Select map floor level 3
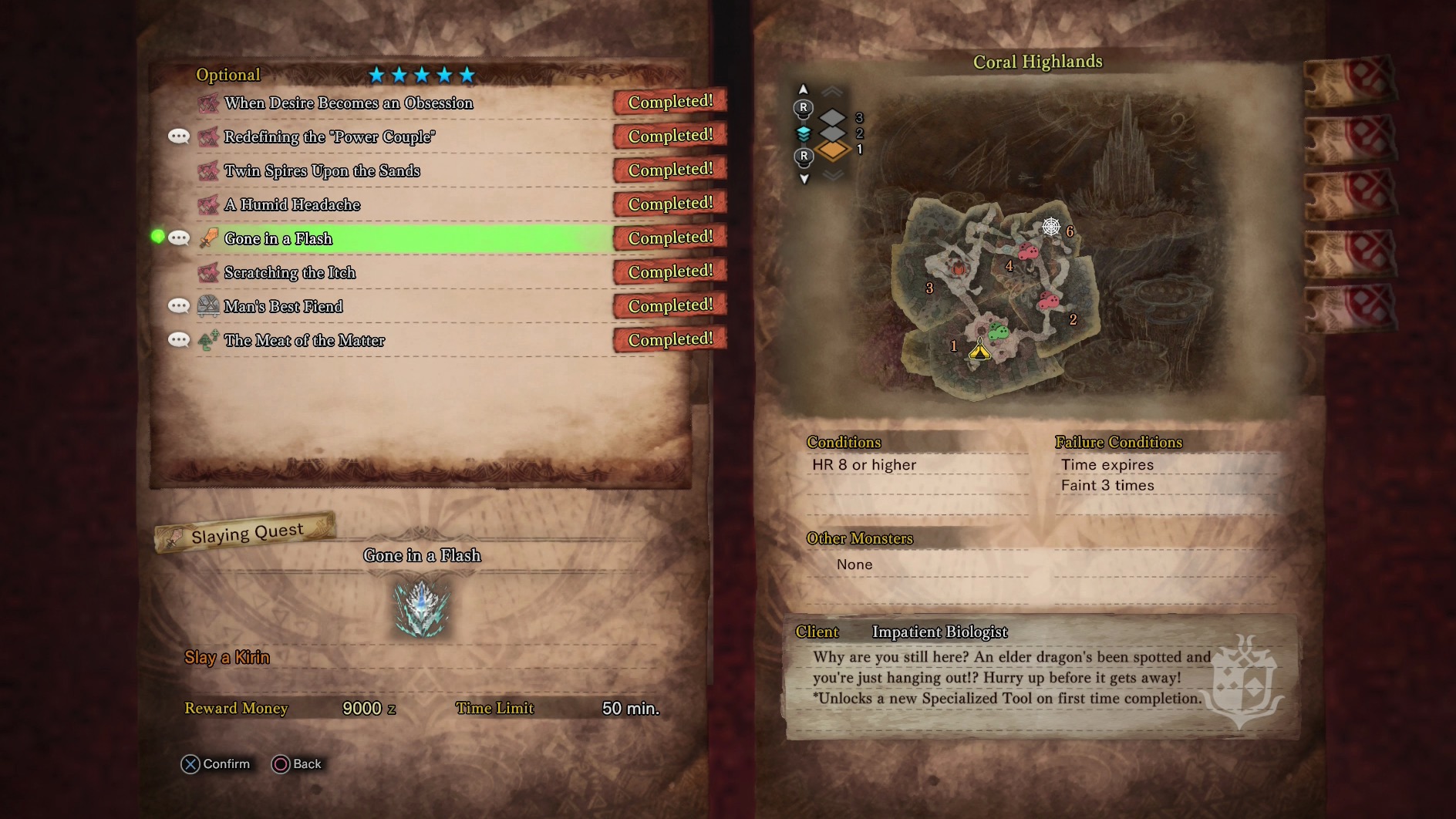The height and width of the screenshot is (819, 1456). (x=833, y=118)
